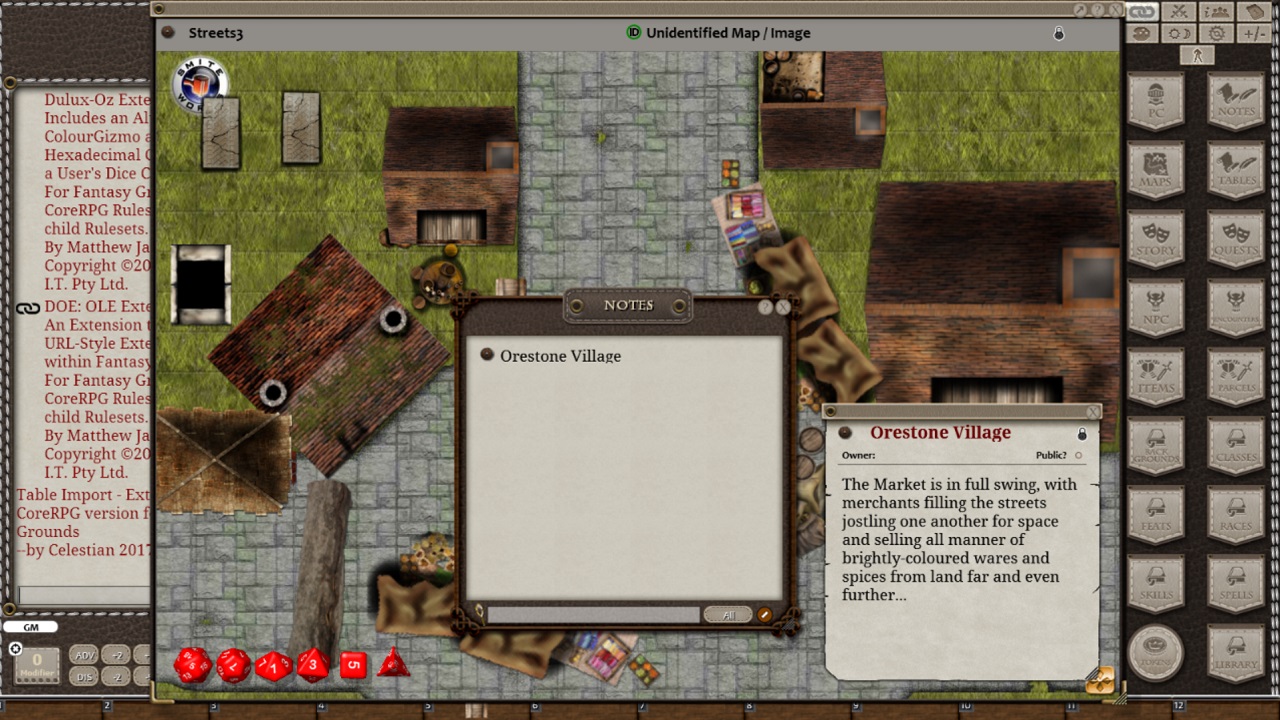Roll the red d20 die
Viewport: 1280px width, 720px height.
tap(193, 666)
